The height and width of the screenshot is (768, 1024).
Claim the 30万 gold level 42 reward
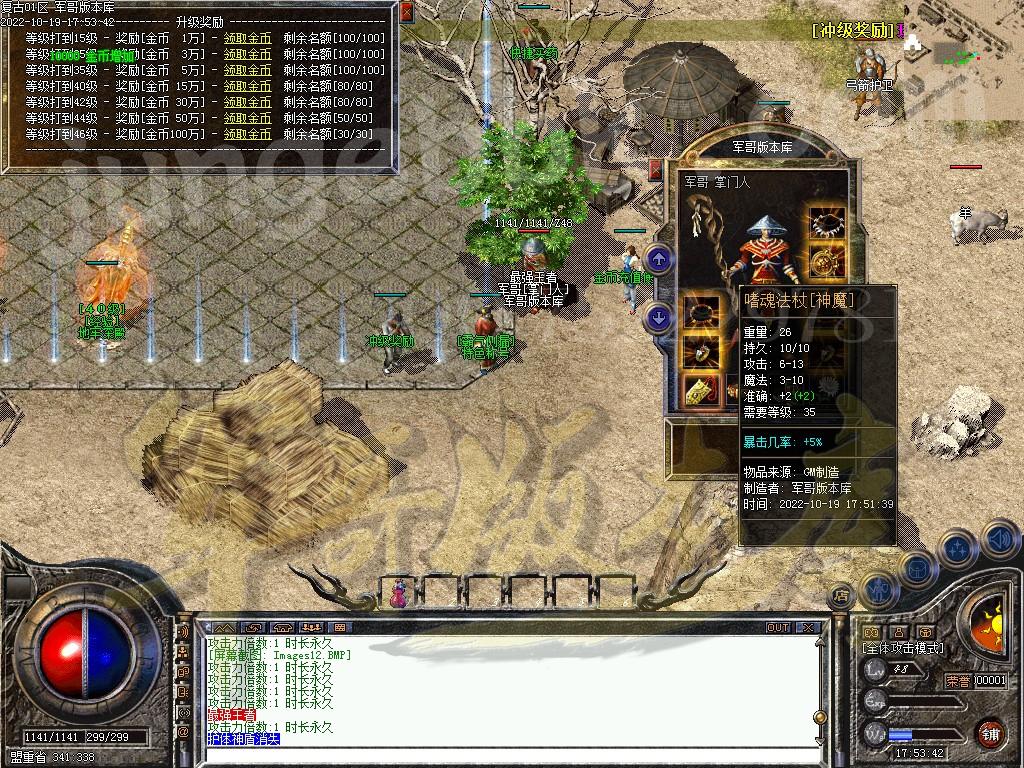(247, 102)
